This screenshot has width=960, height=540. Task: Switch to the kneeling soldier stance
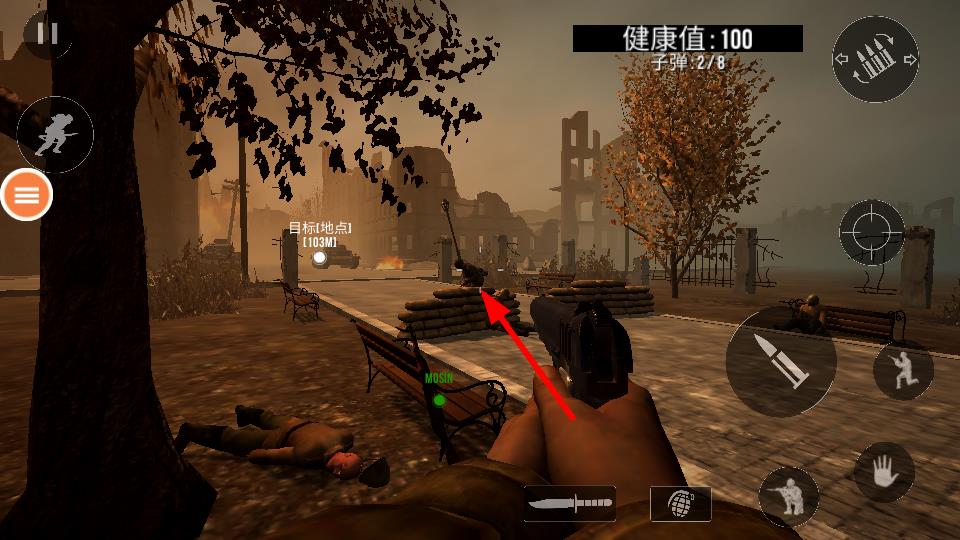(902, 370)
